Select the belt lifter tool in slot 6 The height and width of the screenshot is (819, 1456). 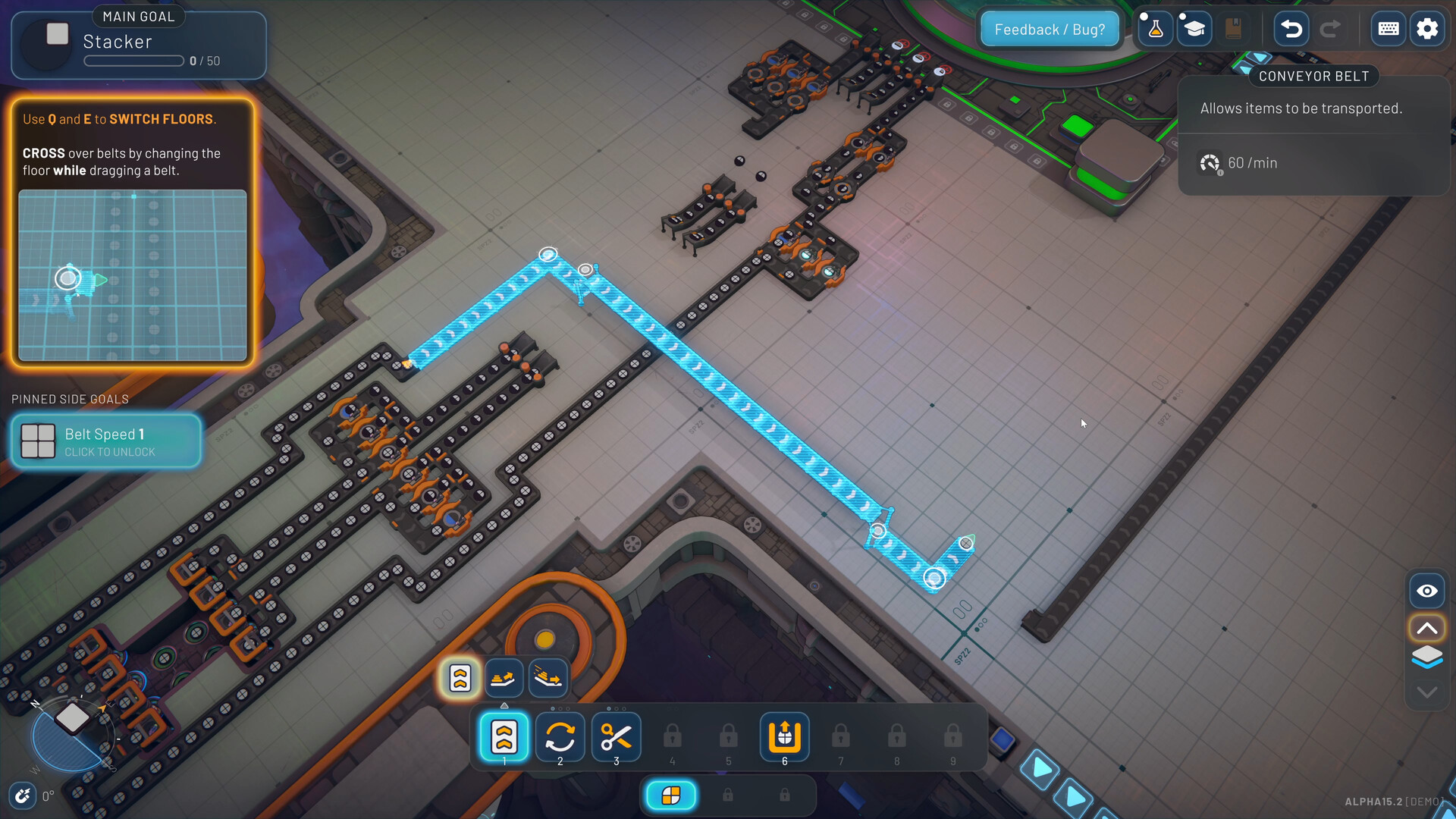coord(784,736)
